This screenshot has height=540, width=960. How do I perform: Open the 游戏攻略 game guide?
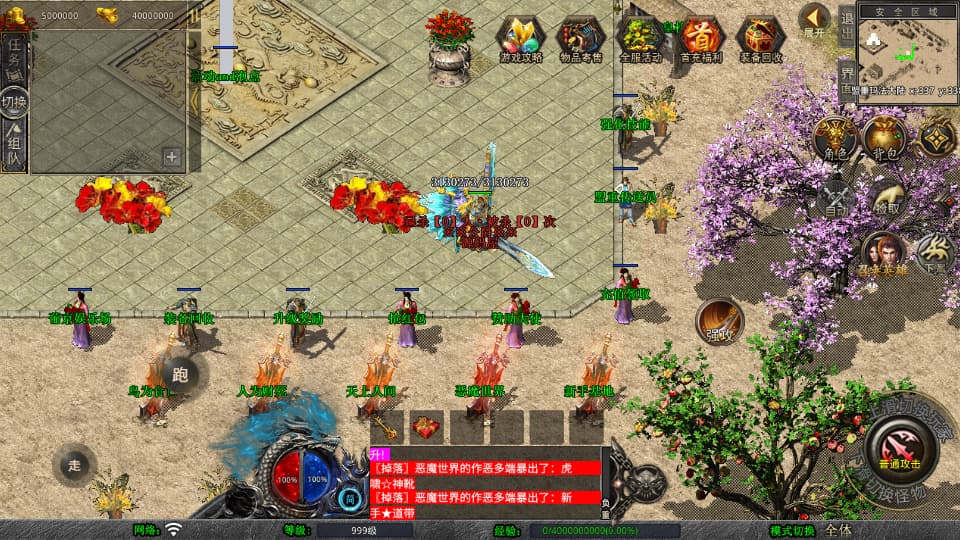click(x=520, y=38)
